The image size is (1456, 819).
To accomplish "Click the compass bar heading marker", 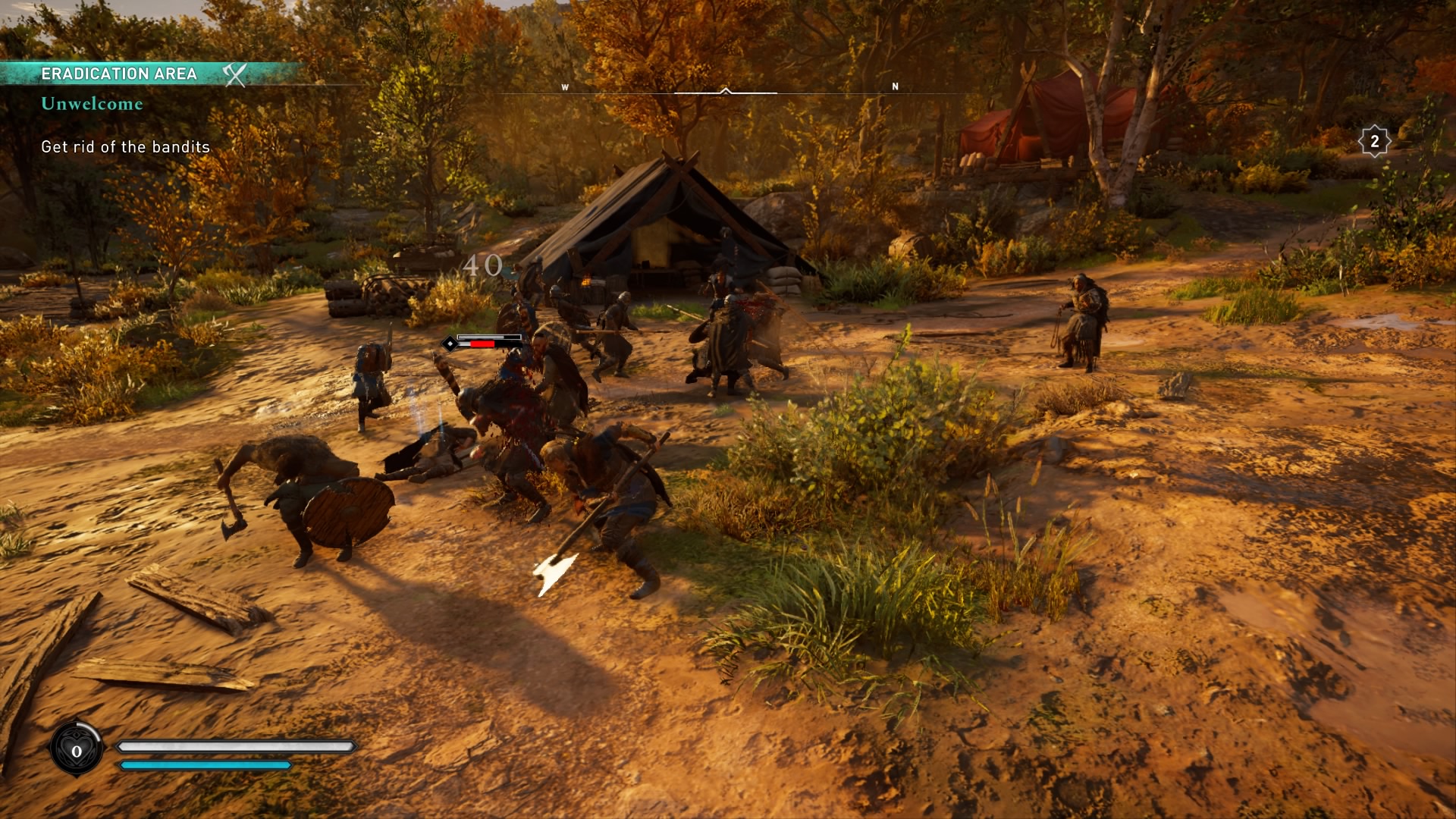I will 726,91.
